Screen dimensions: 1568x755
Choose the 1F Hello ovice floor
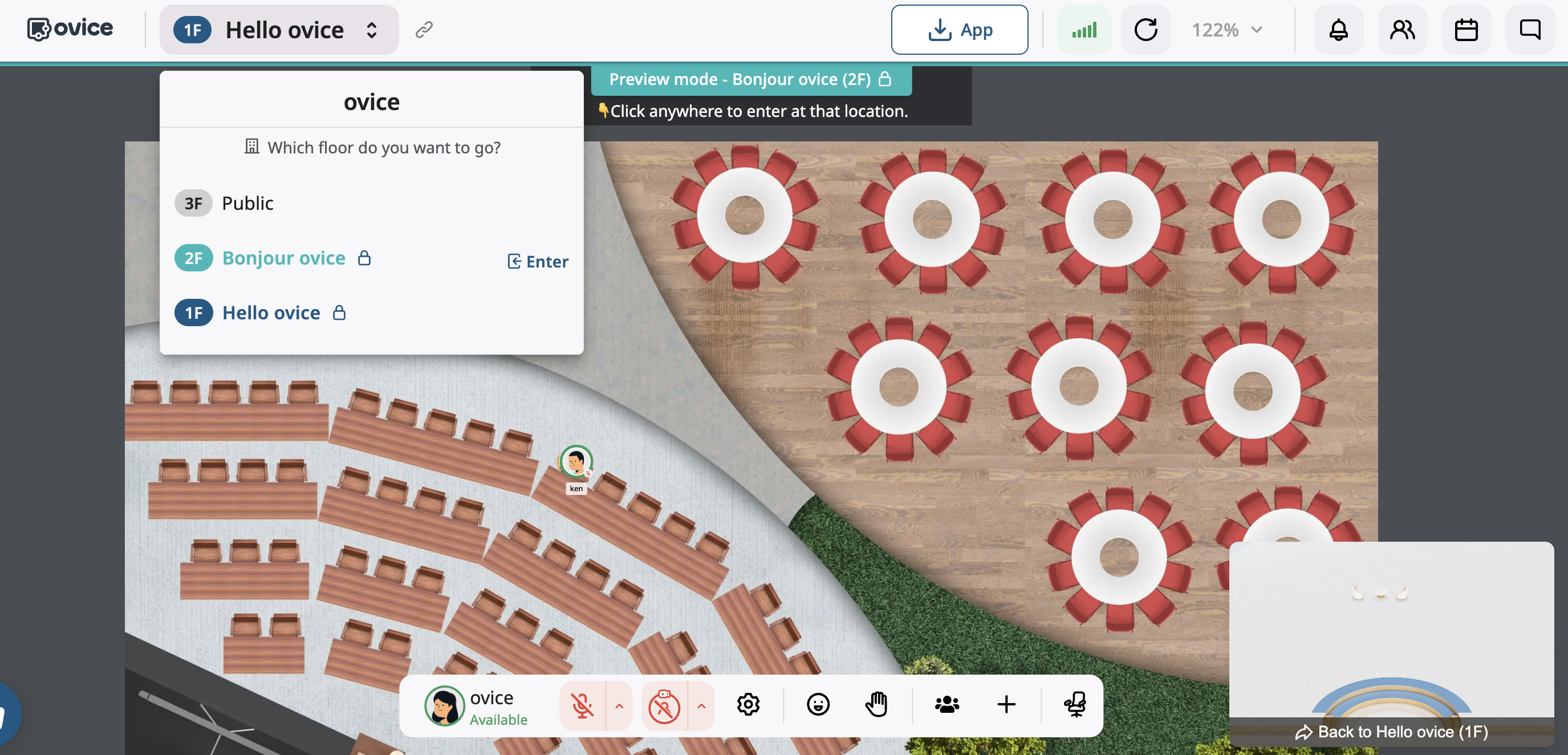click(270, 313)
